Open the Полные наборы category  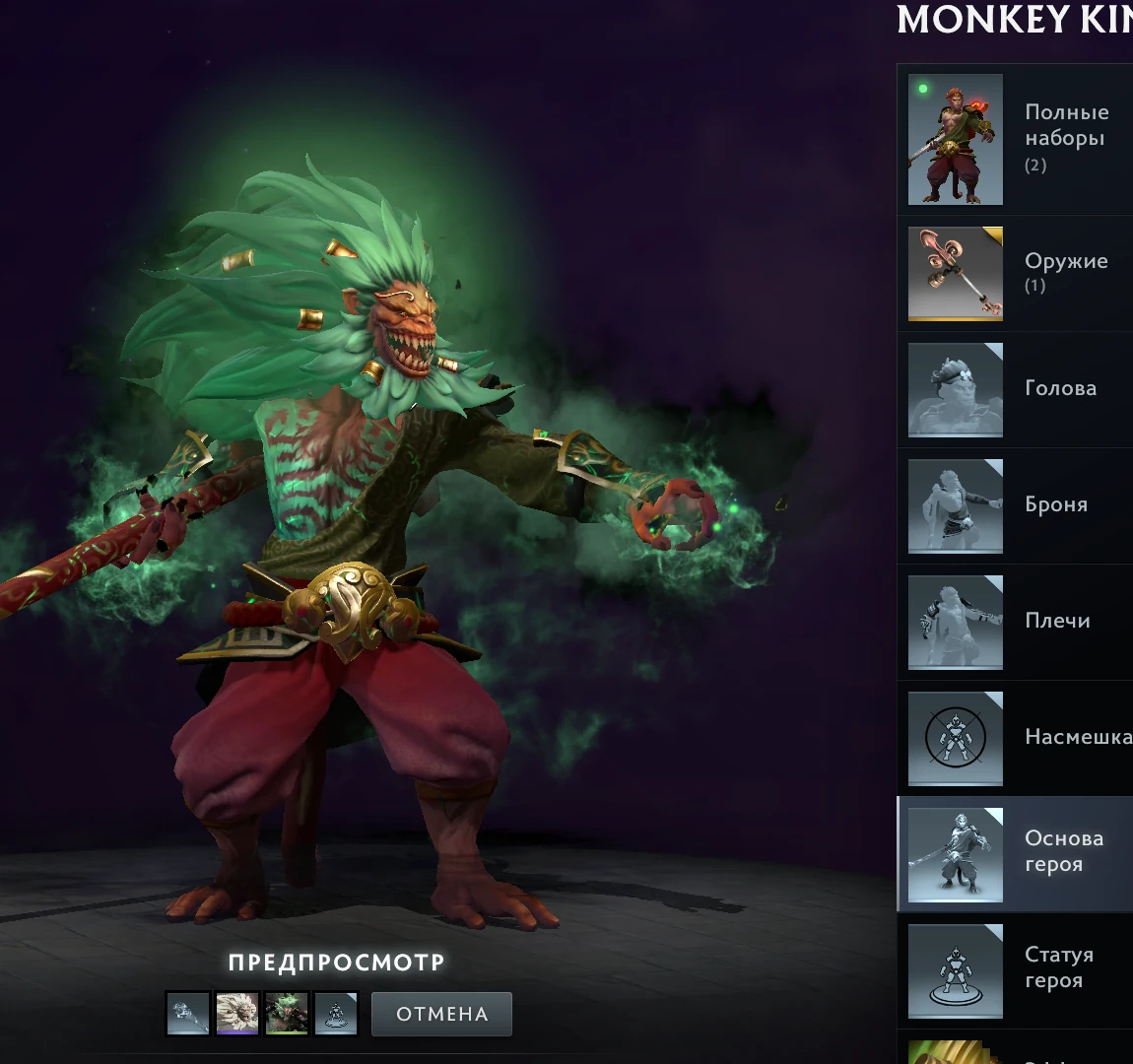click(1015, 139)
